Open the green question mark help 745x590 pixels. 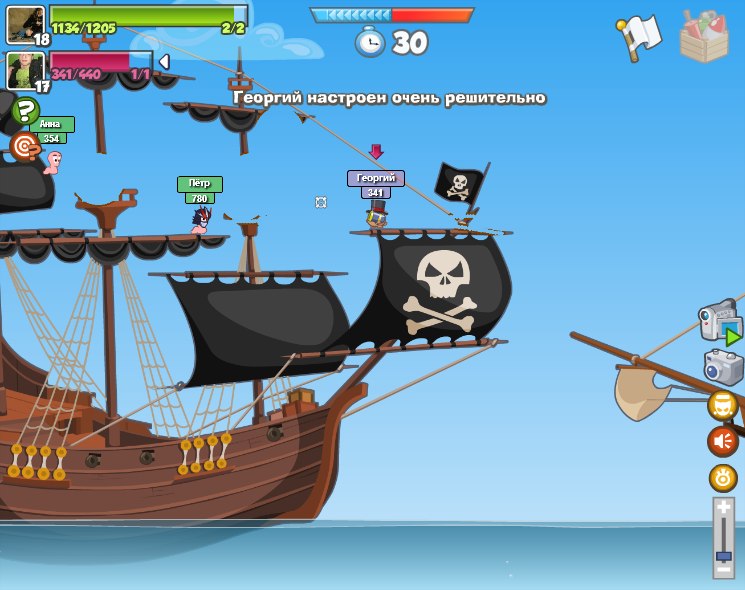(25, 112)
